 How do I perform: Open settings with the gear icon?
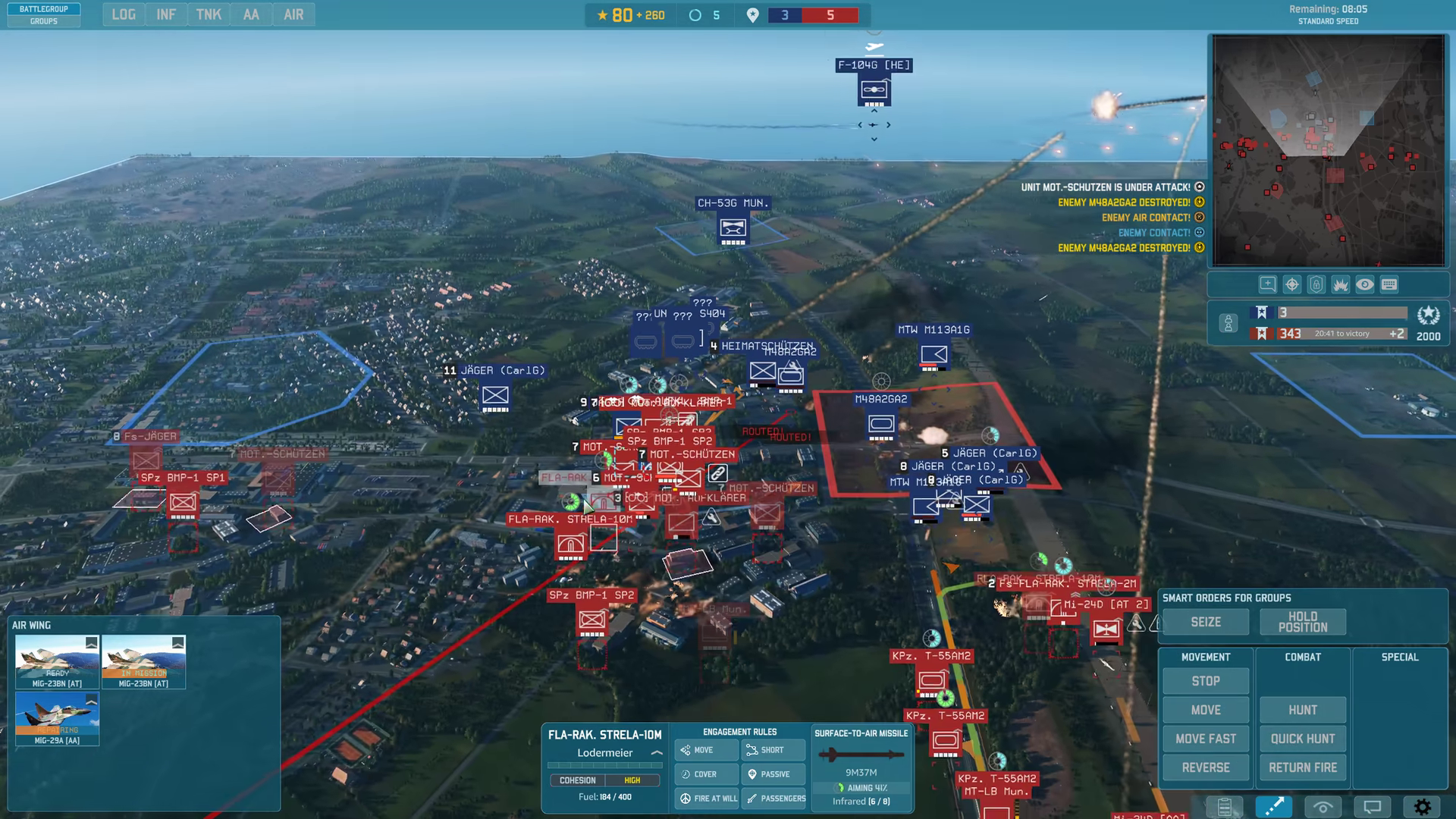pos(1422,807)
